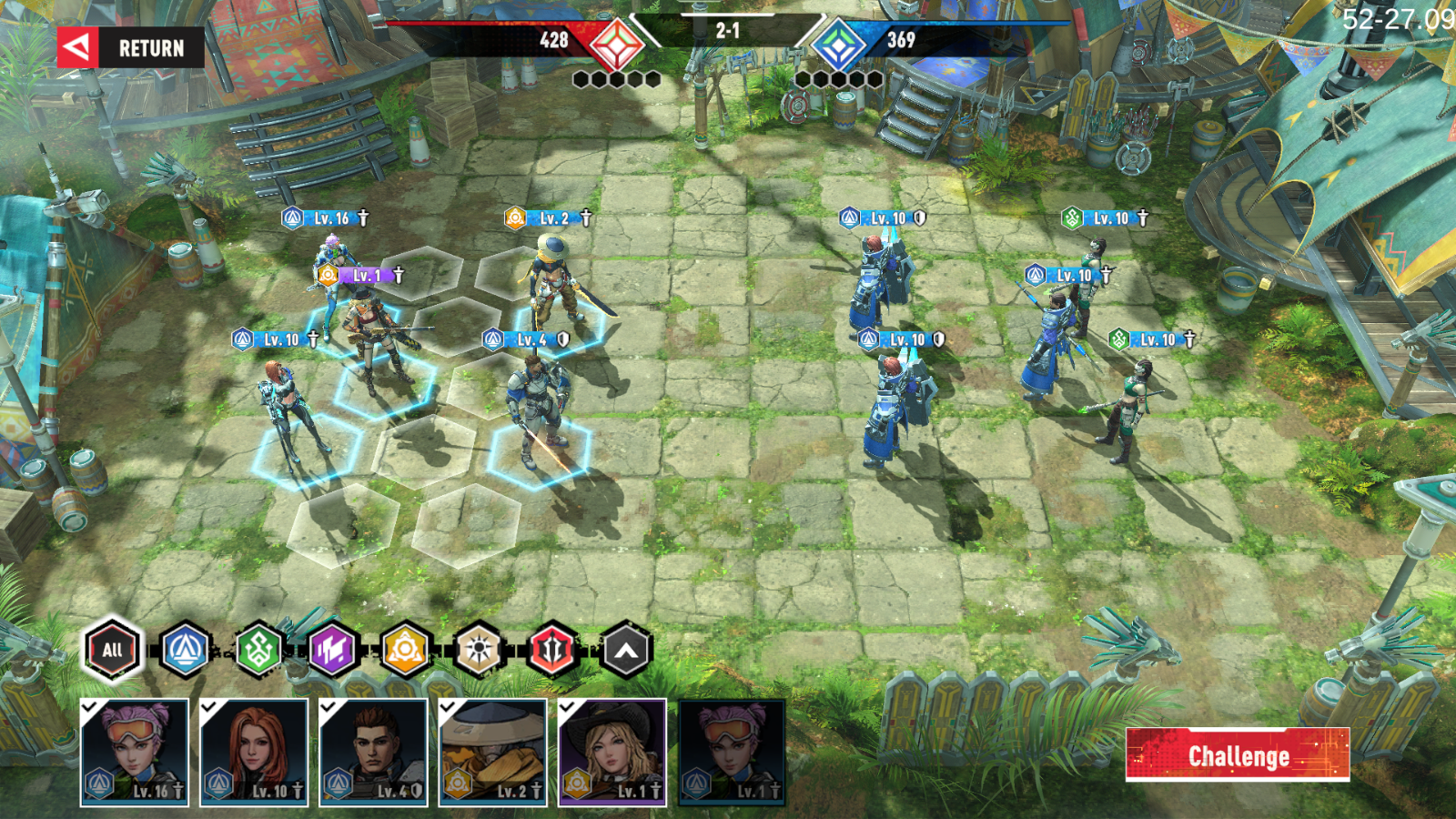Filter heroes by the purple faction emblem

pyautogui.click(x=330, y=649)
